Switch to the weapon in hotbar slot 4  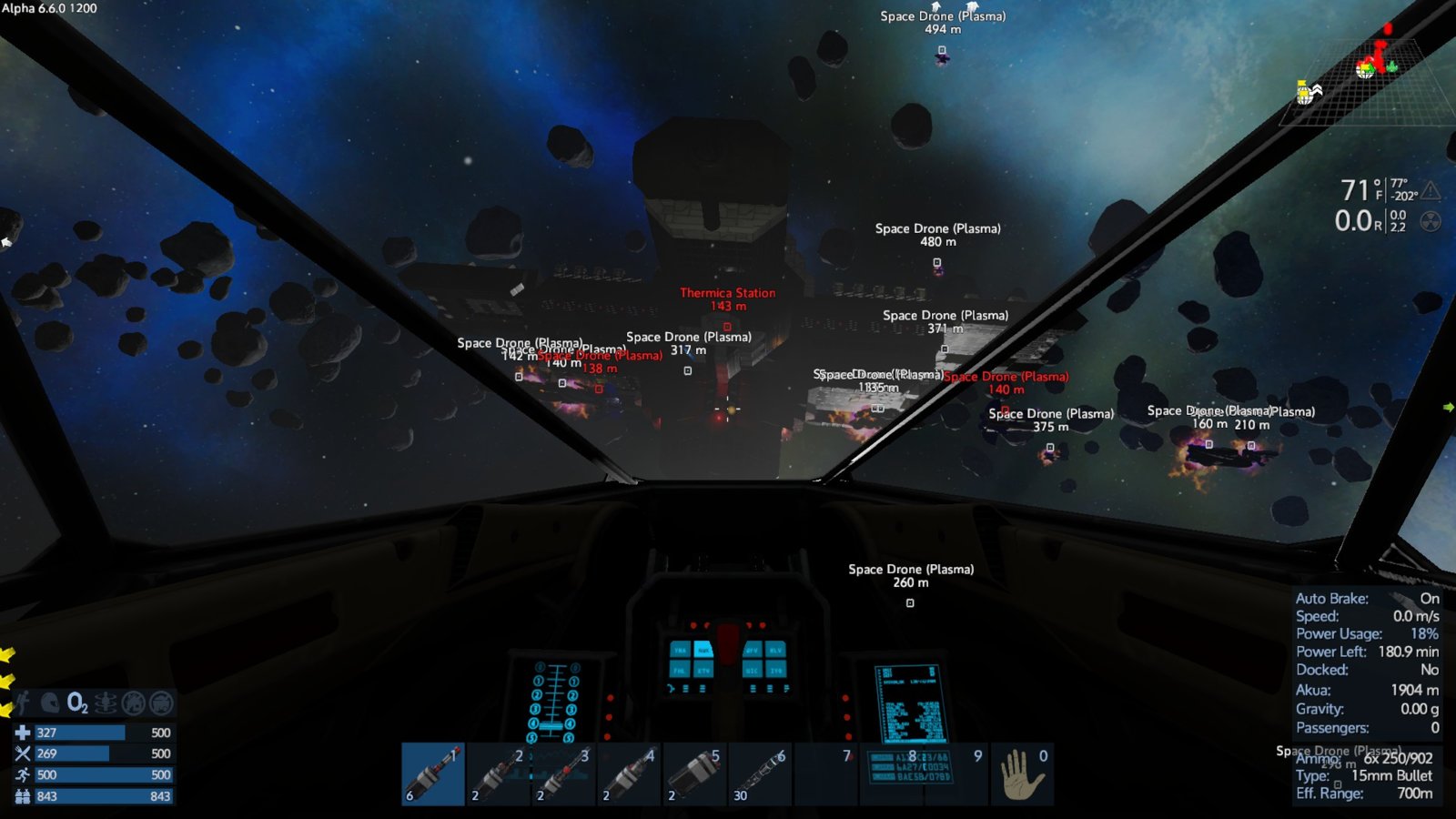click(x=630, y=774)
